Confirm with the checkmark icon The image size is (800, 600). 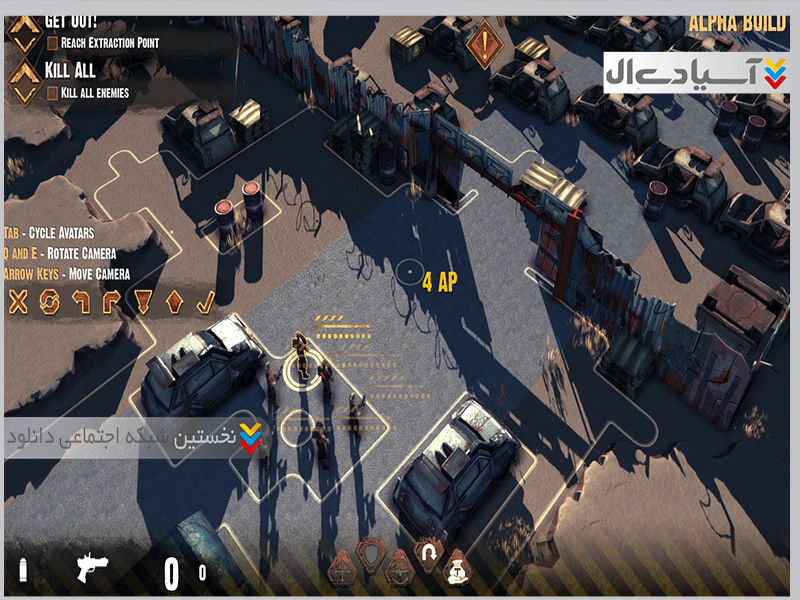pos(205,301)
